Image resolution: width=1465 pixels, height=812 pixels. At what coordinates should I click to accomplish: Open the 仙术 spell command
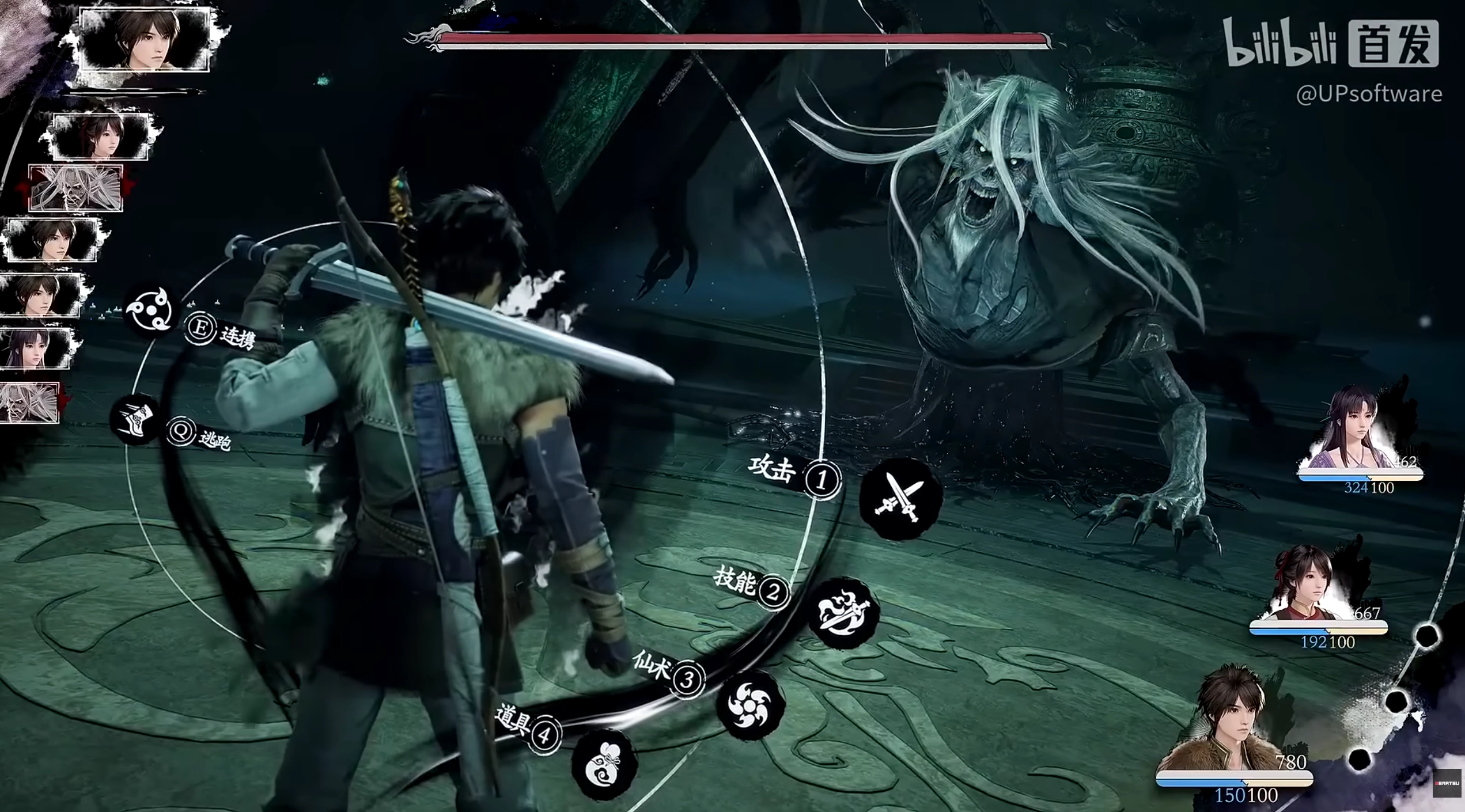tap(750, 704)
